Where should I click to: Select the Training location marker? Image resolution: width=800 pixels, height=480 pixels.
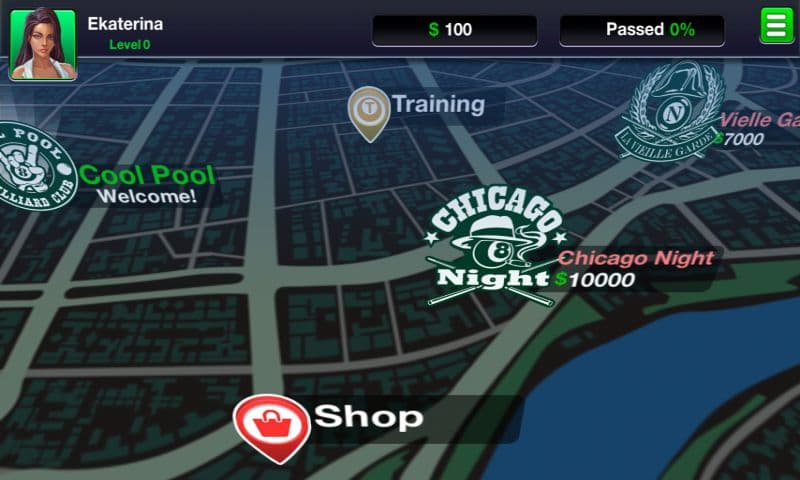click(369, 110)
